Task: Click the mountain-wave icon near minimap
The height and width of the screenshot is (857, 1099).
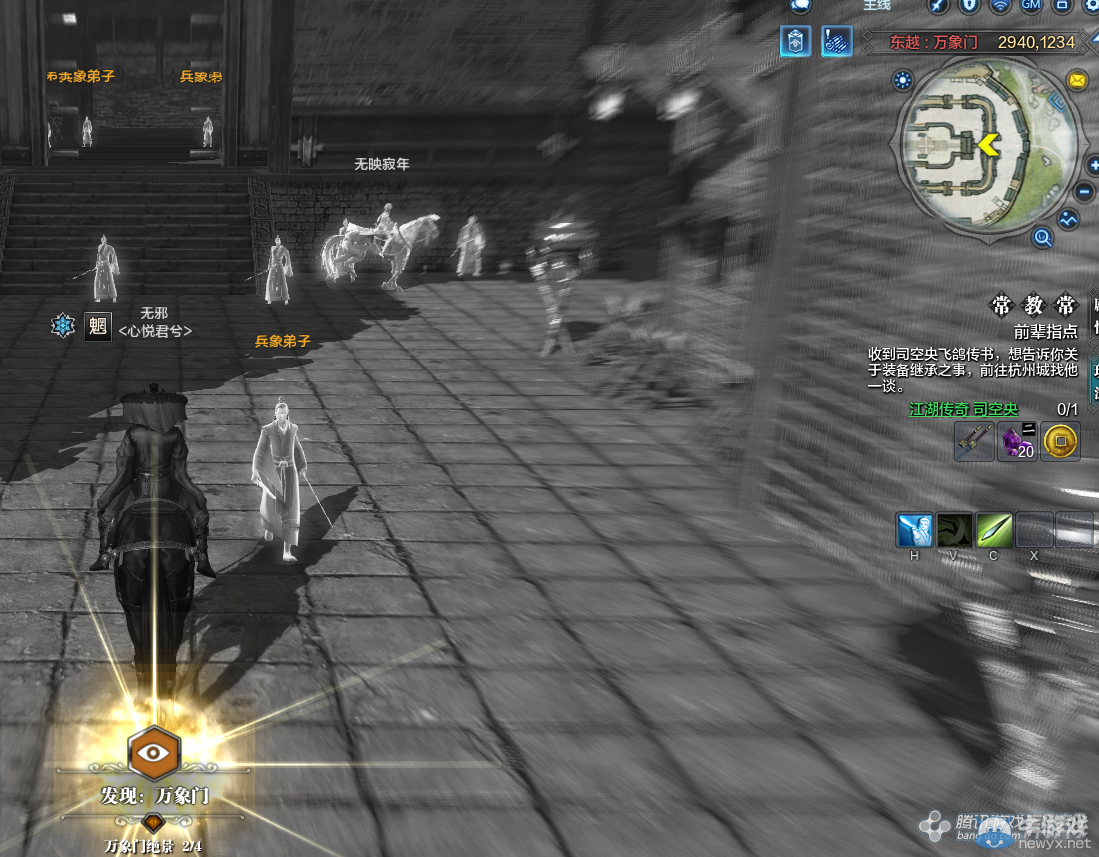Action: click(x=1068, y=219)
